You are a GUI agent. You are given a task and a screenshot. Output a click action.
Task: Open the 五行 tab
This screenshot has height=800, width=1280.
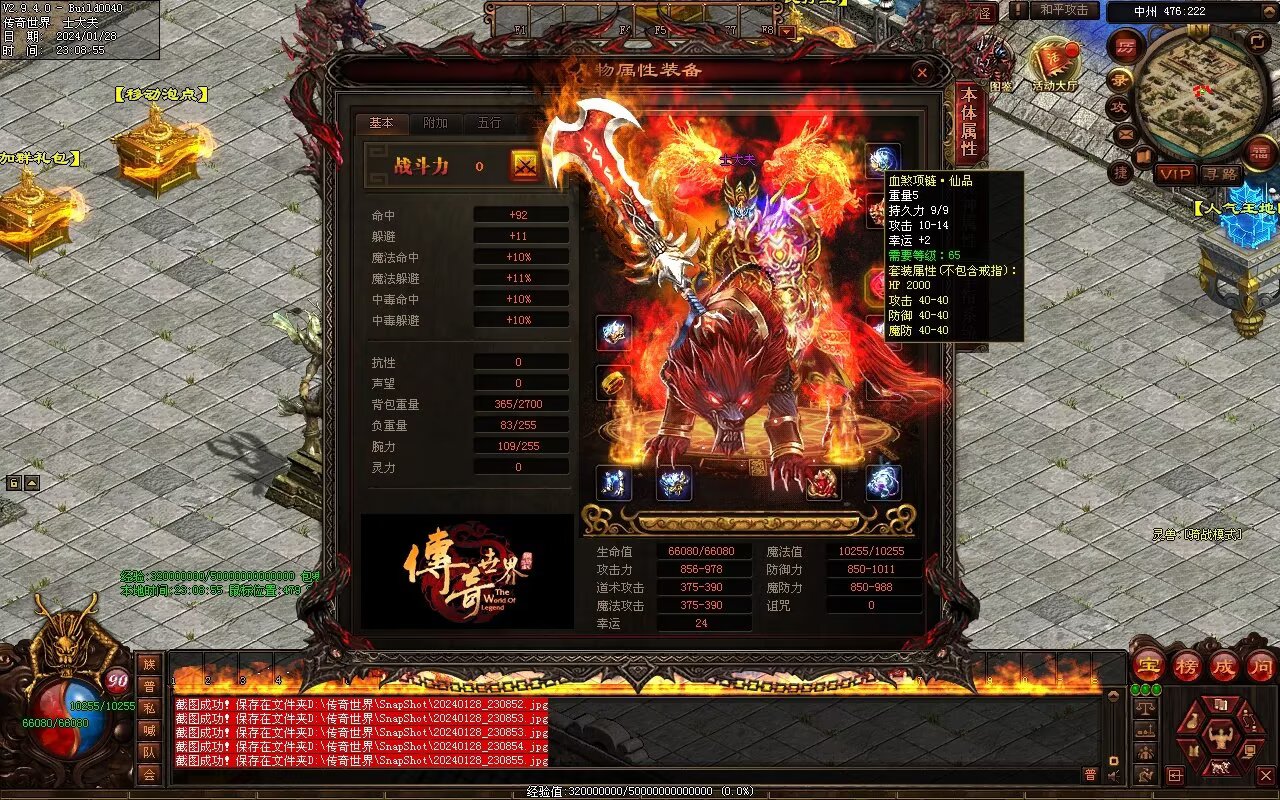[x=489, y=123]
